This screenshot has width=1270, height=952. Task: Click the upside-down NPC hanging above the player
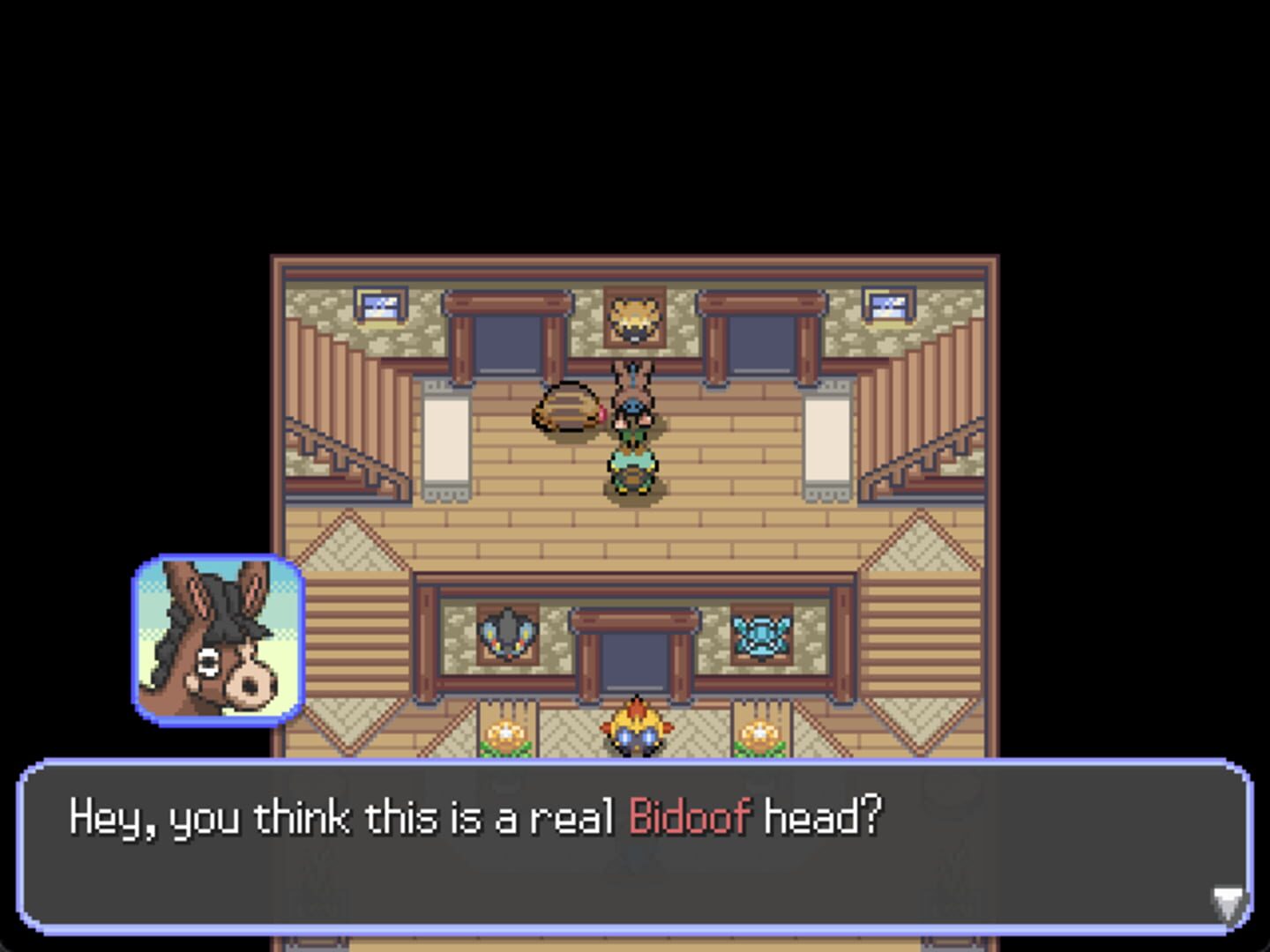point(633,394)
